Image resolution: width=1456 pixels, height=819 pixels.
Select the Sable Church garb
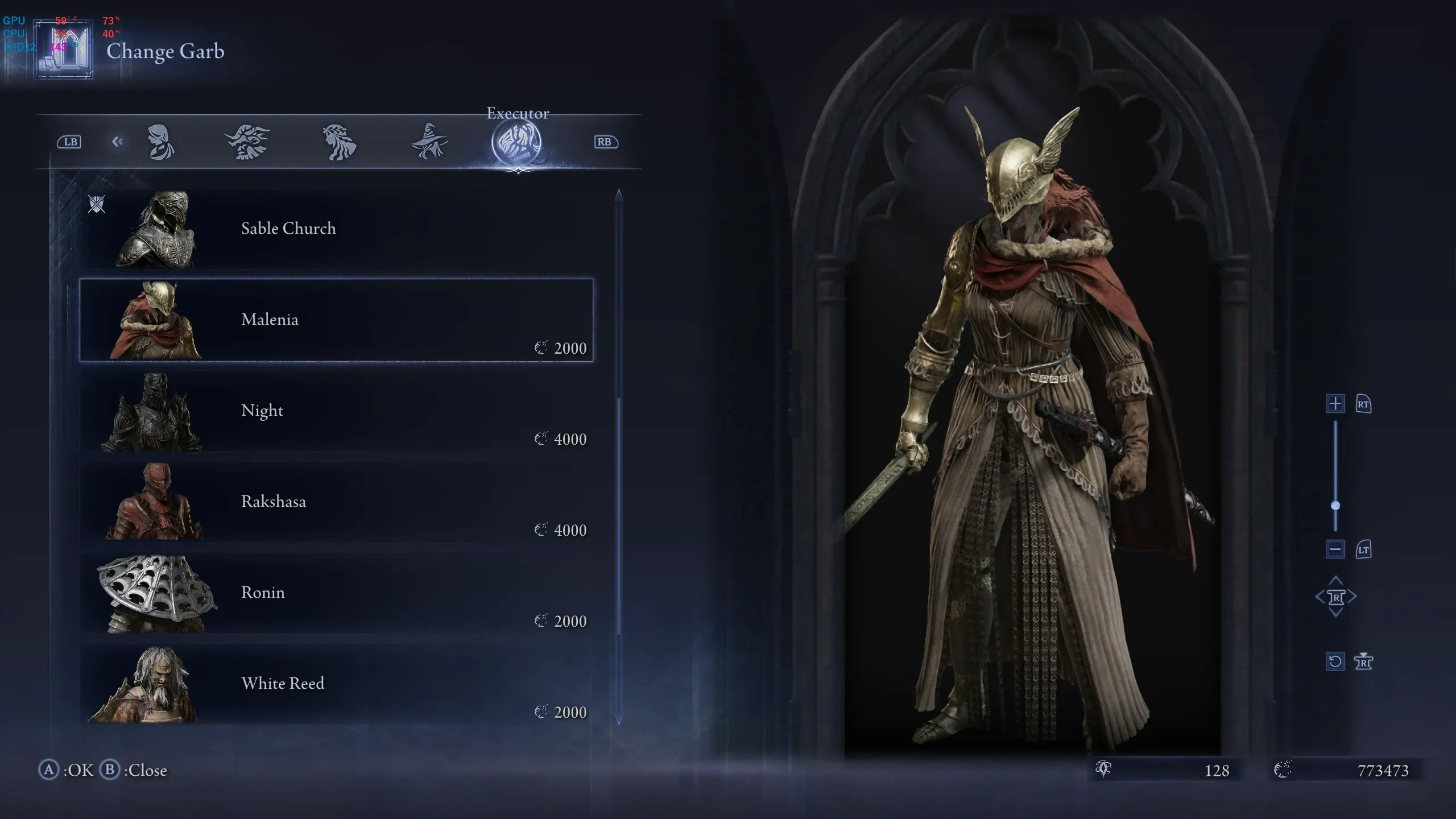click(x=336, y=229)
